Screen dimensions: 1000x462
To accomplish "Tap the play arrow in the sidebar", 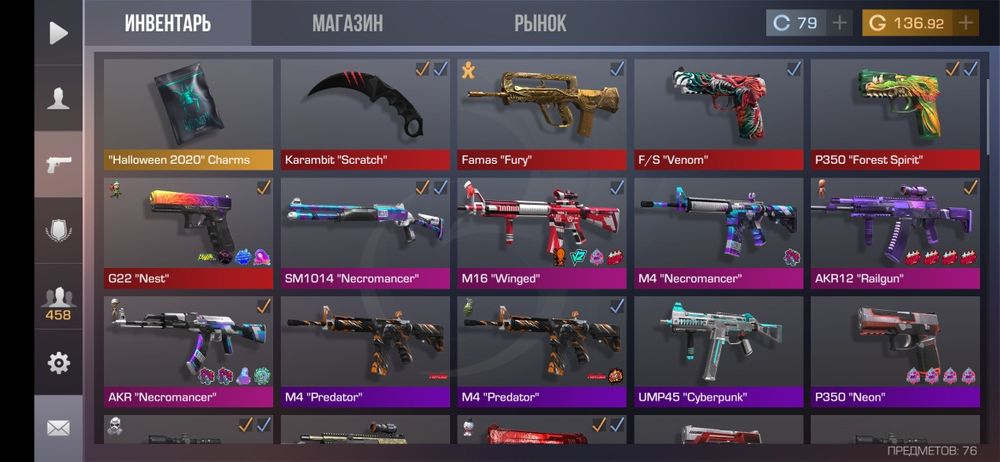I will tap(59, 33).
